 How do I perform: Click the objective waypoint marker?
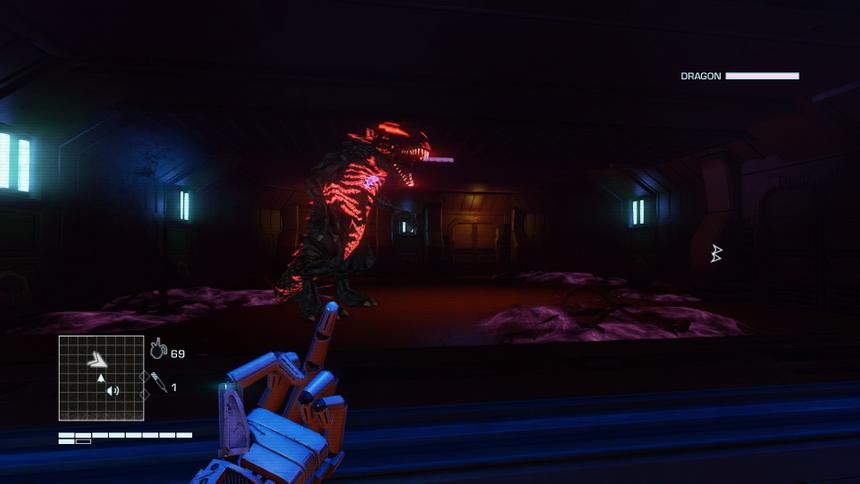tap(715, 254)
